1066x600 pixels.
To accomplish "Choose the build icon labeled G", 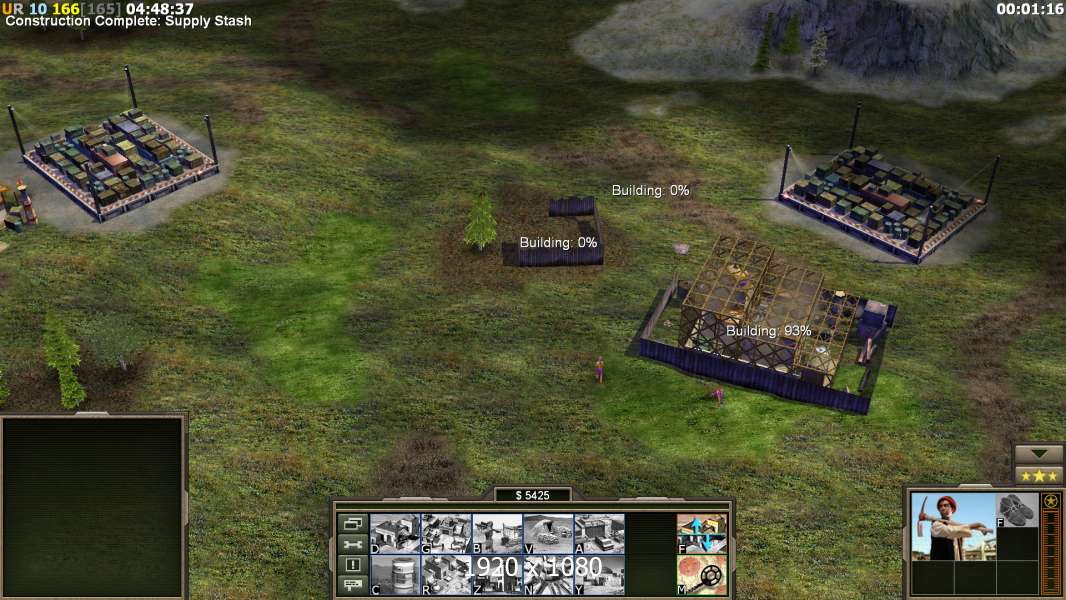I will tap(446, 533).
